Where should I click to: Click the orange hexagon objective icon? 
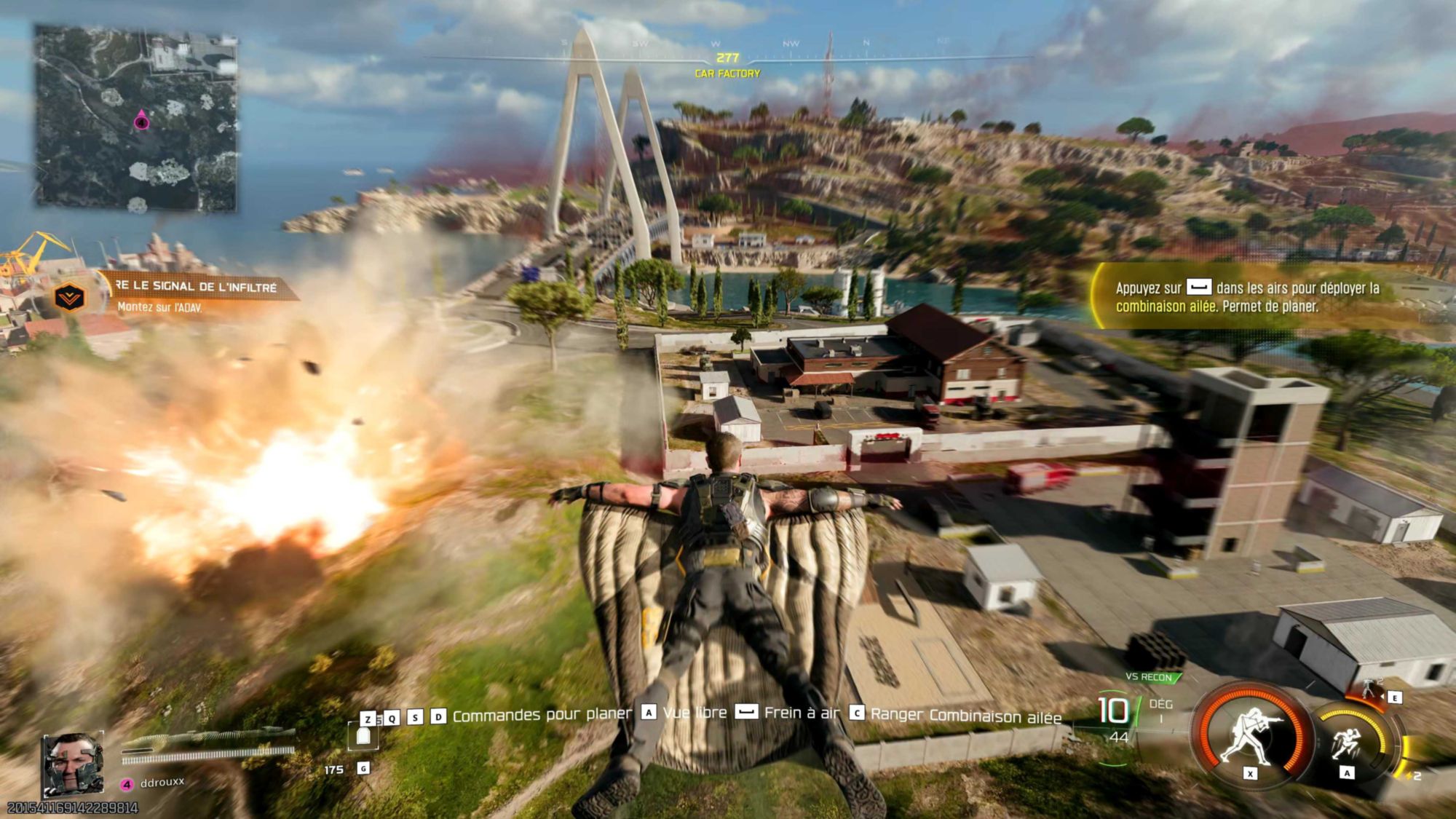(x=70, y=296)
